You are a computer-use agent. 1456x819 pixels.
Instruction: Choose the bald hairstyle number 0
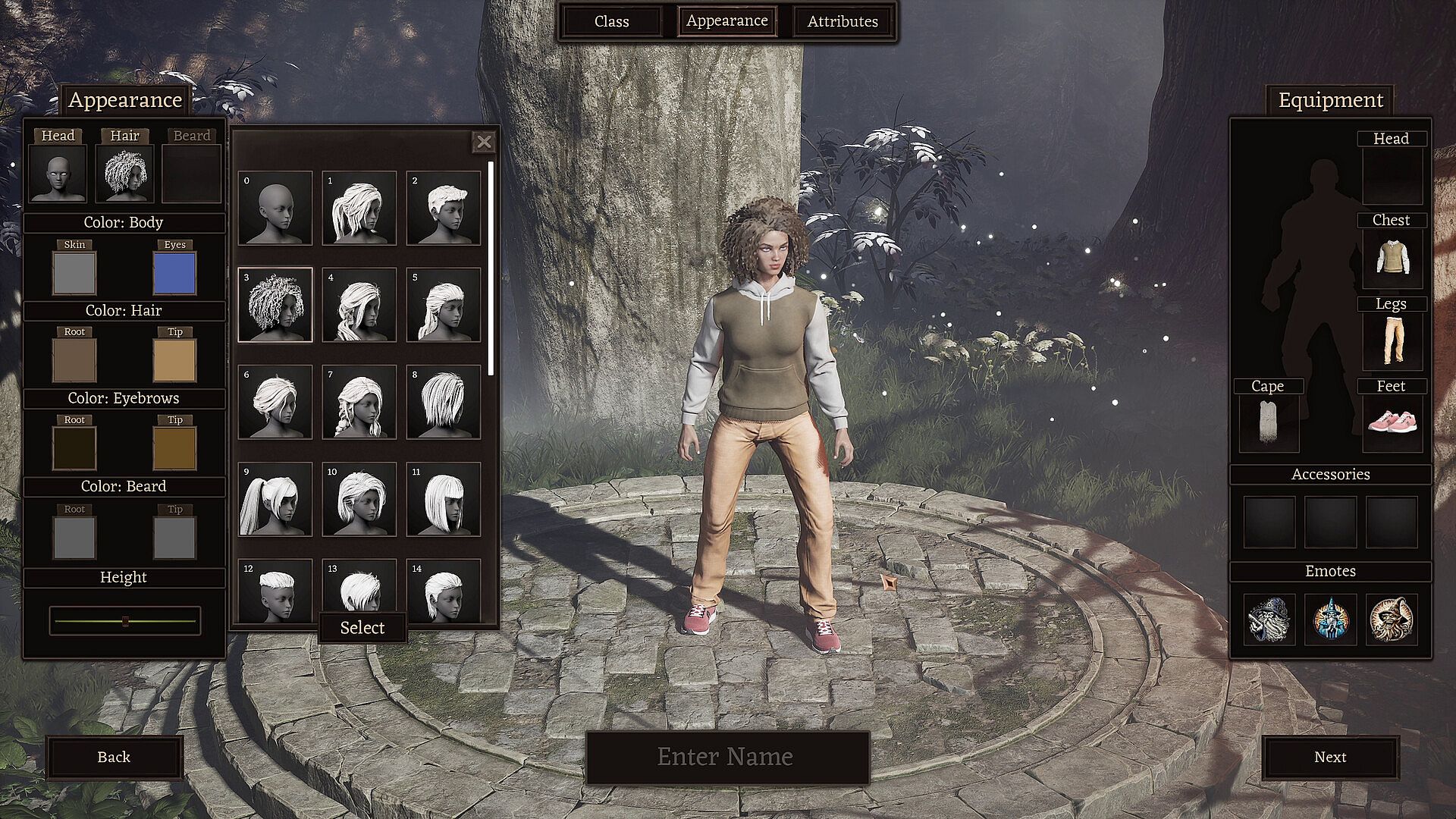coord(275,208)
